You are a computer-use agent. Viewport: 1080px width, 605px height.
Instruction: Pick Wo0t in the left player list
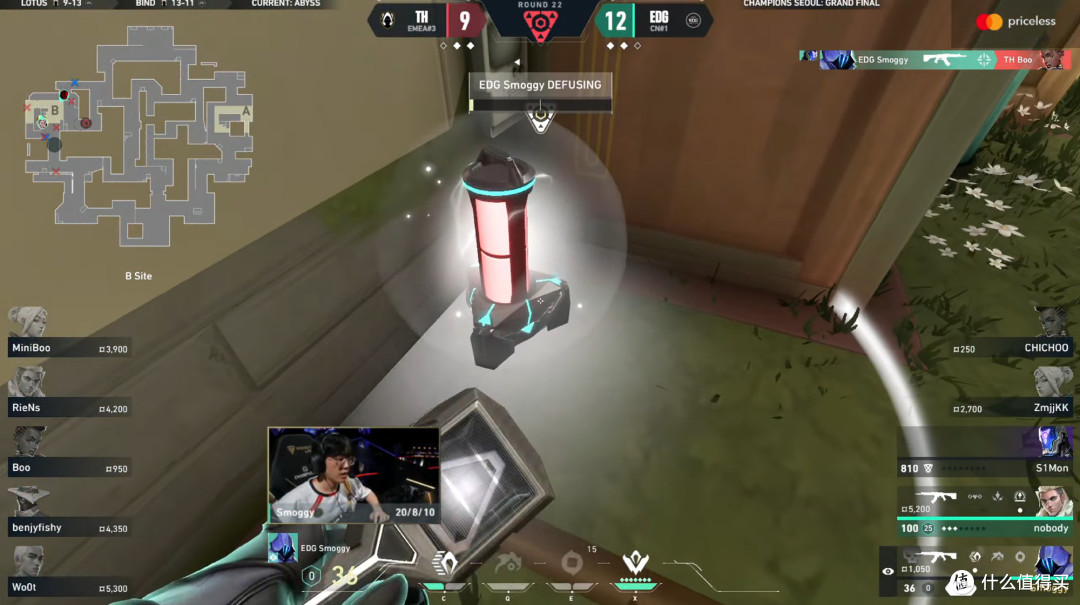click(66, 579)
